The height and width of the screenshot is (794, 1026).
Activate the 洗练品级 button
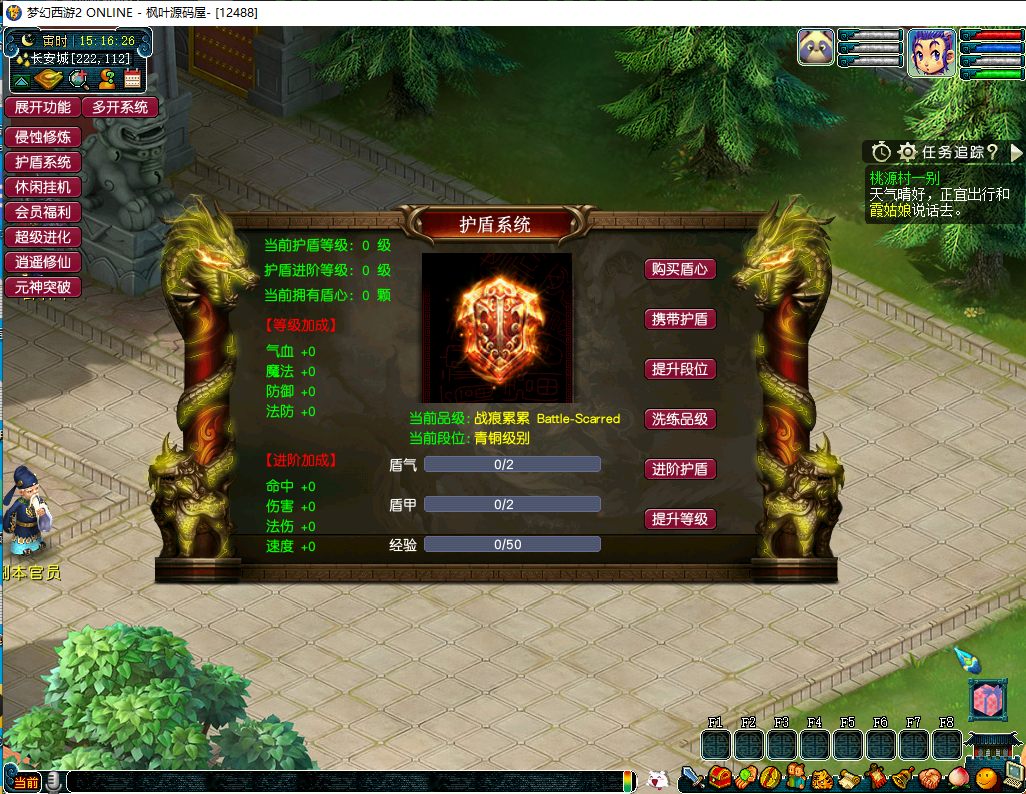click(680, 419)
